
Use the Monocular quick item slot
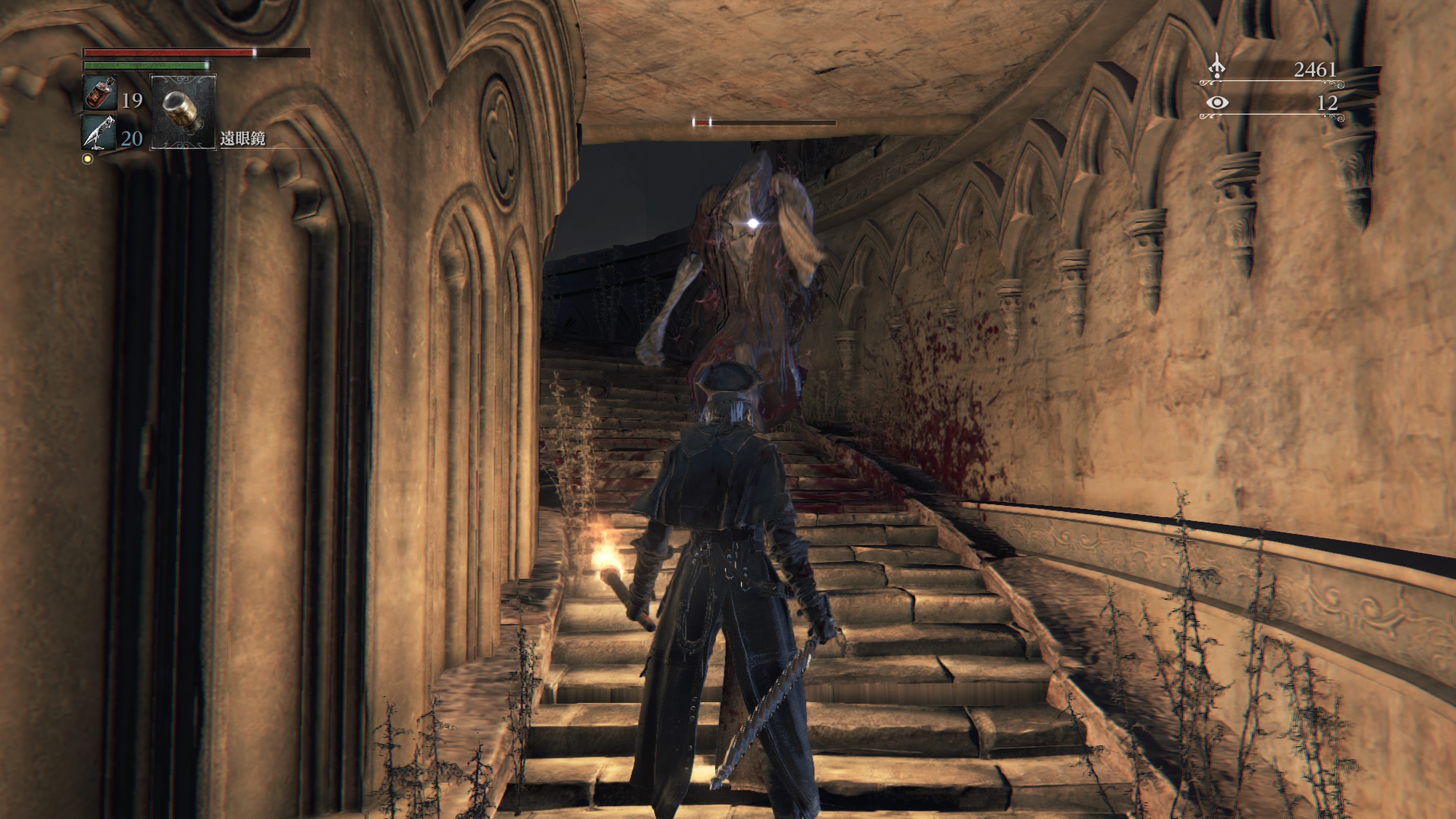click(183, 112)
